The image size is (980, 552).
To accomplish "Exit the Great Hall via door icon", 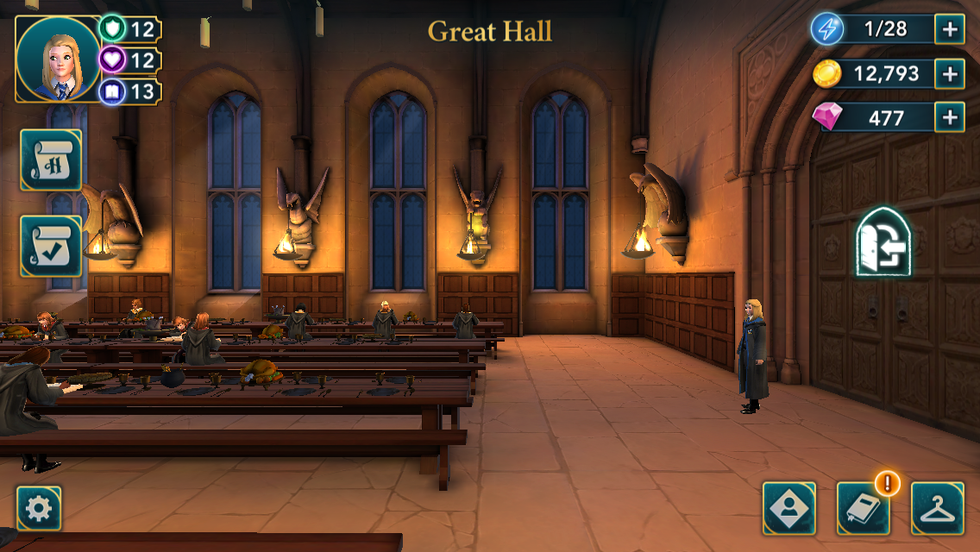I will pyautogui.click(x=883, y=242).
